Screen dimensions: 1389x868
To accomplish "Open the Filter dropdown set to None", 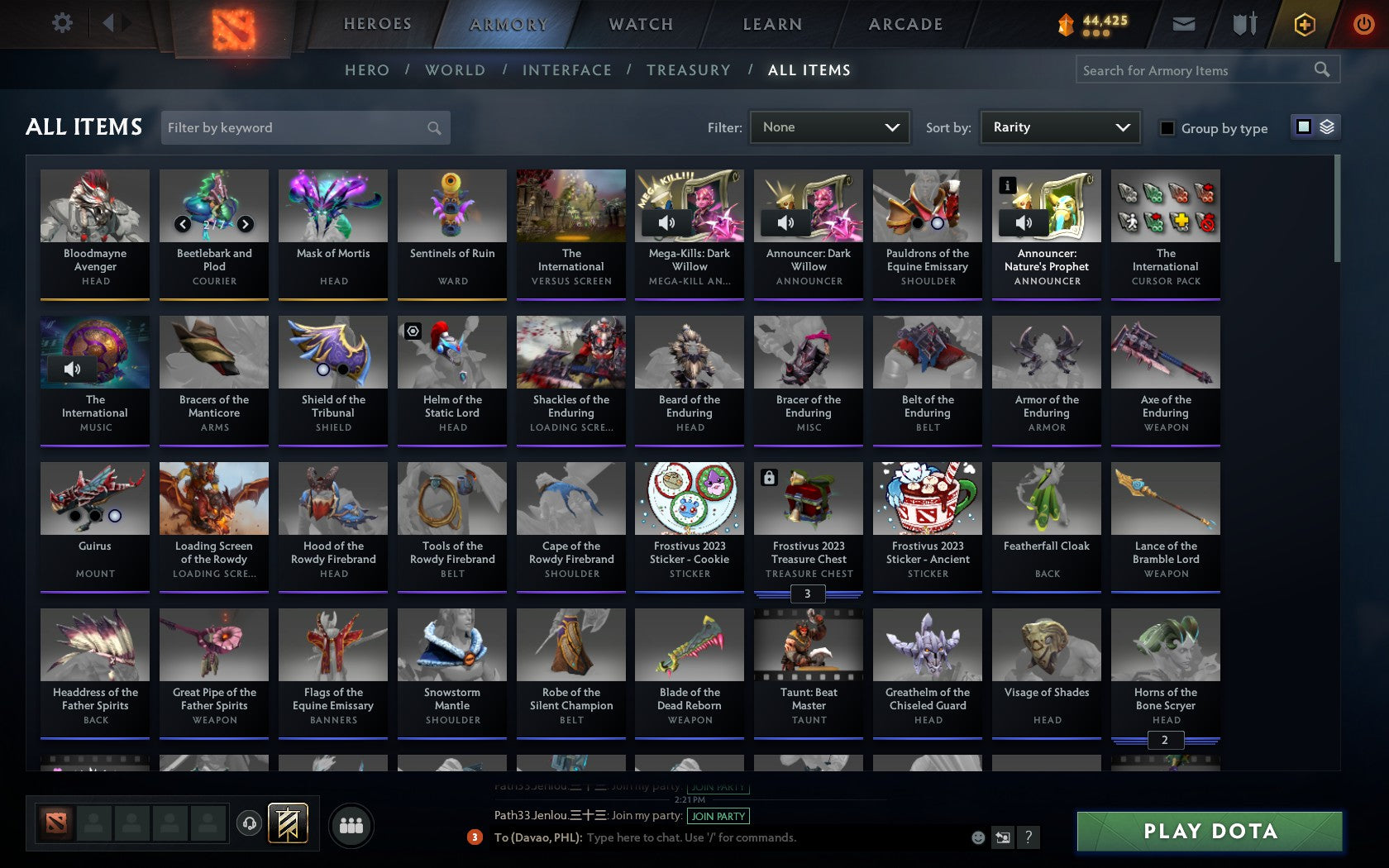I will click(828, 127).
